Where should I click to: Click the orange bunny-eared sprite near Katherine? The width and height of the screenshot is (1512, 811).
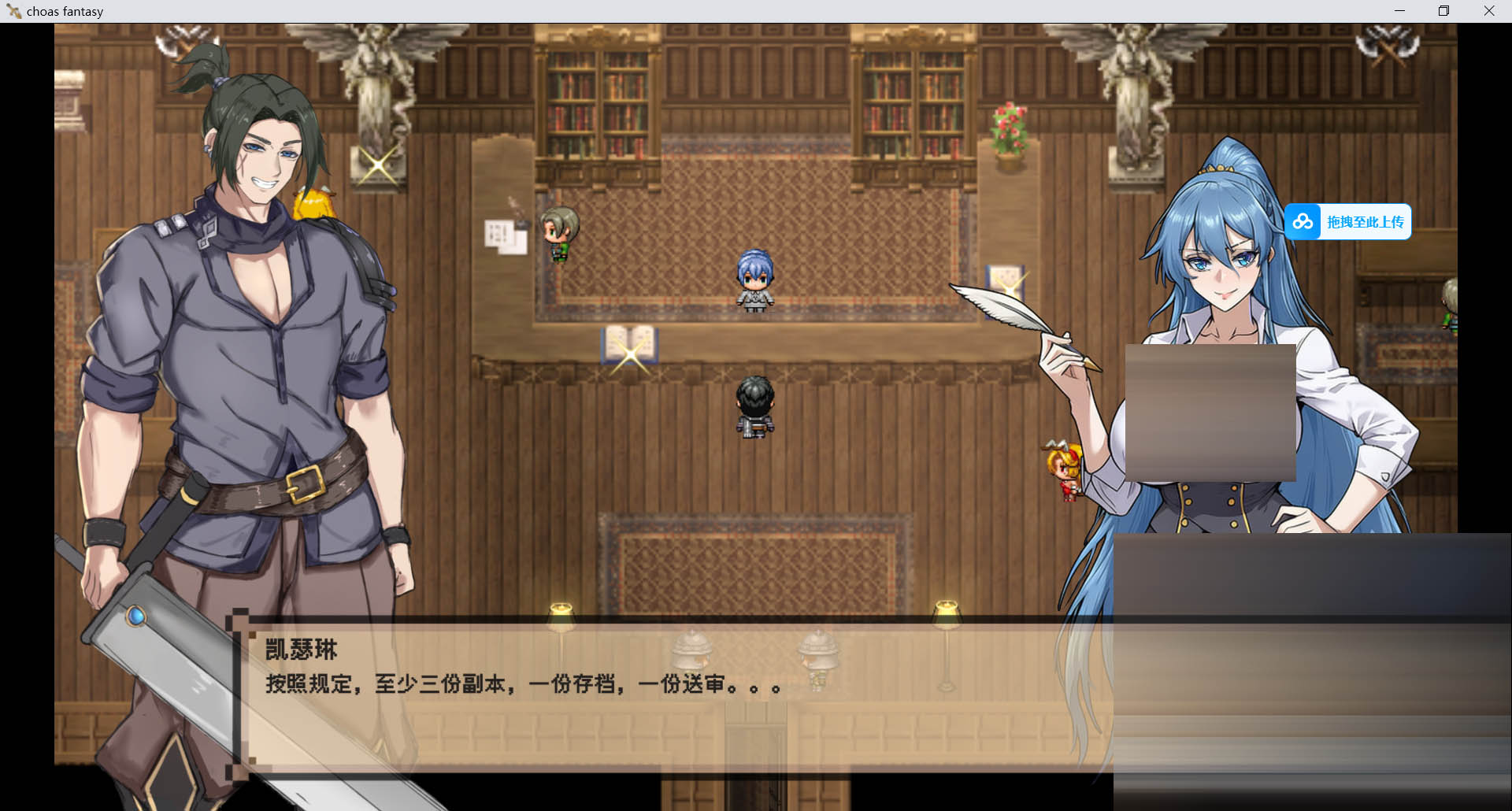1063,468
